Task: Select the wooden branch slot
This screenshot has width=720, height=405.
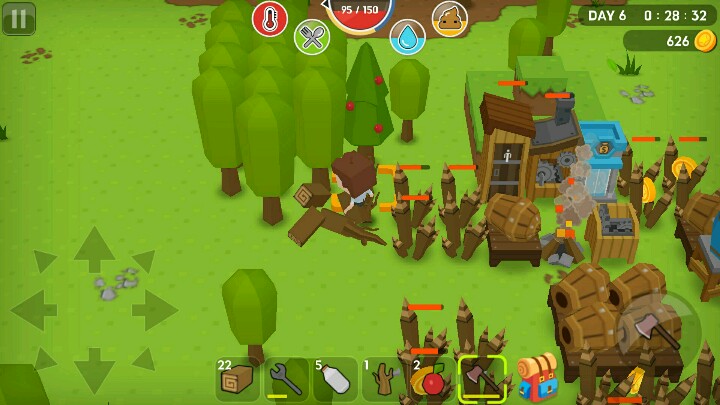Action: (384, 380)
